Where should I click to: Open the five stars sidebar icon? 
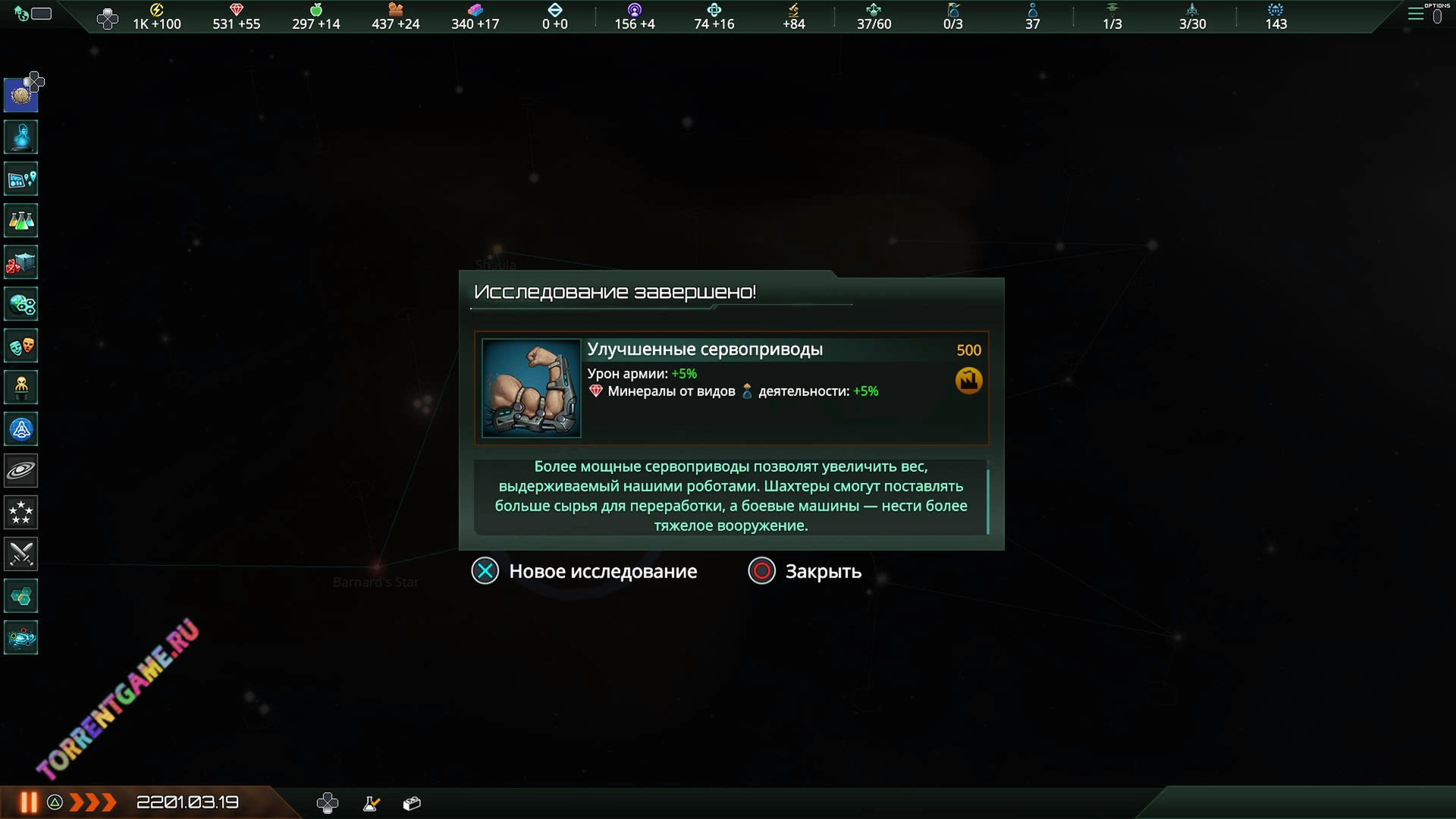click(21, 513)
